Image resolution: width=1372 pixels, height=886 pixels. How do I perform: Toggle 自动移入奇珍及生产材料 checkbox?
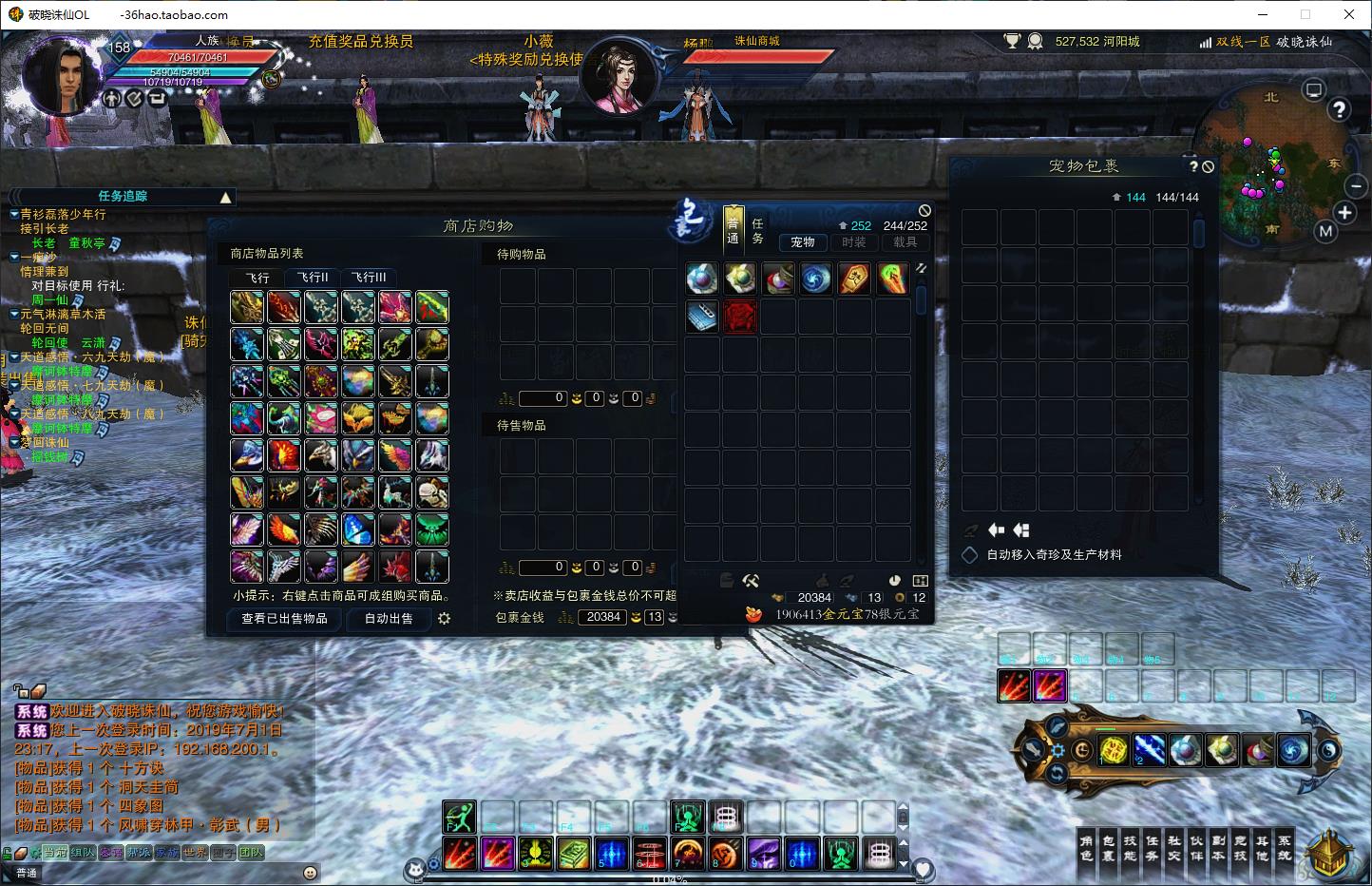(970, 554)
